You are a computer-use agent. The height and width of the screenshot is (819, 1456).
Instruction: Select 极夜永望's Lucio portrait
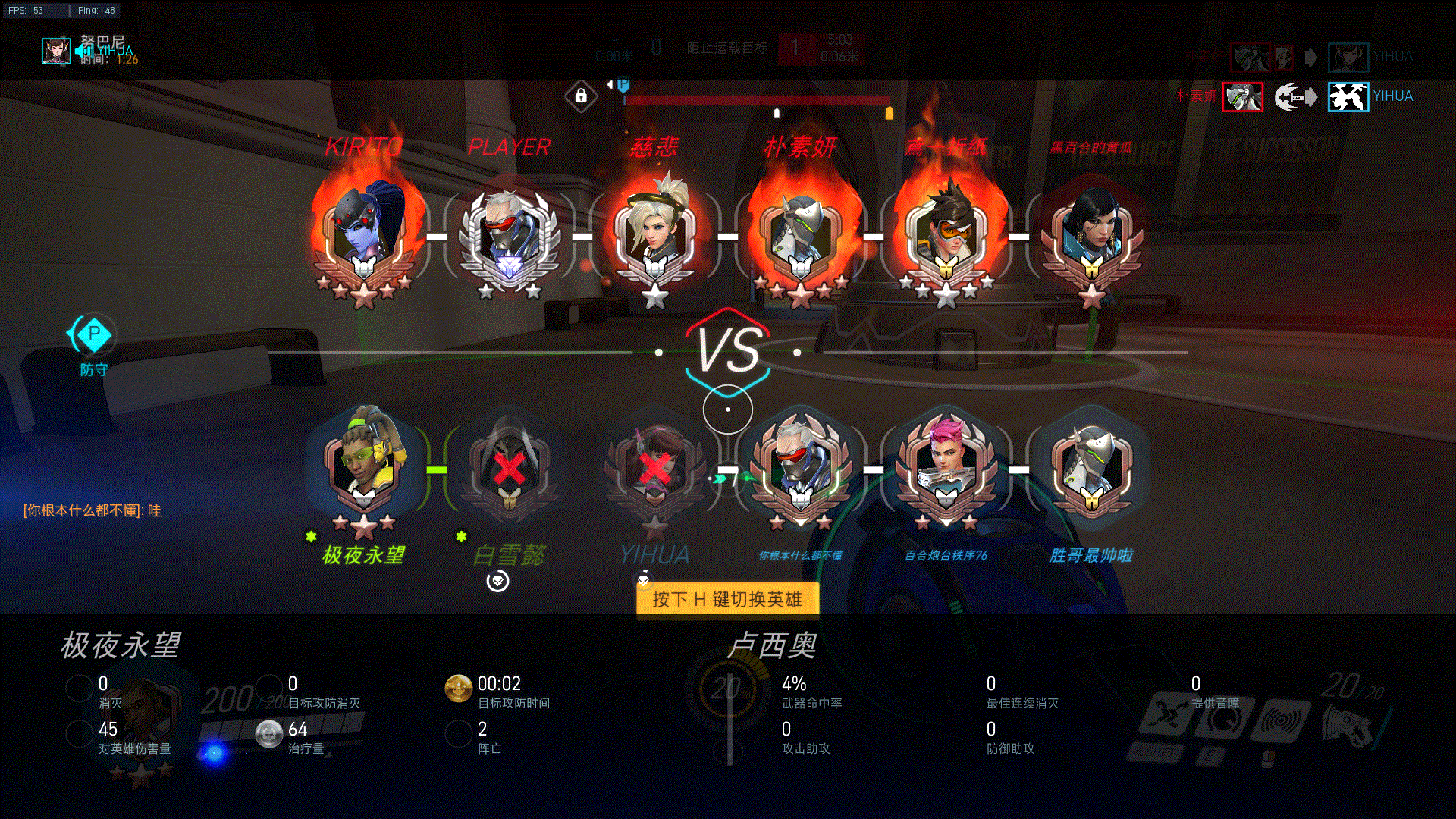pos(364,464)
